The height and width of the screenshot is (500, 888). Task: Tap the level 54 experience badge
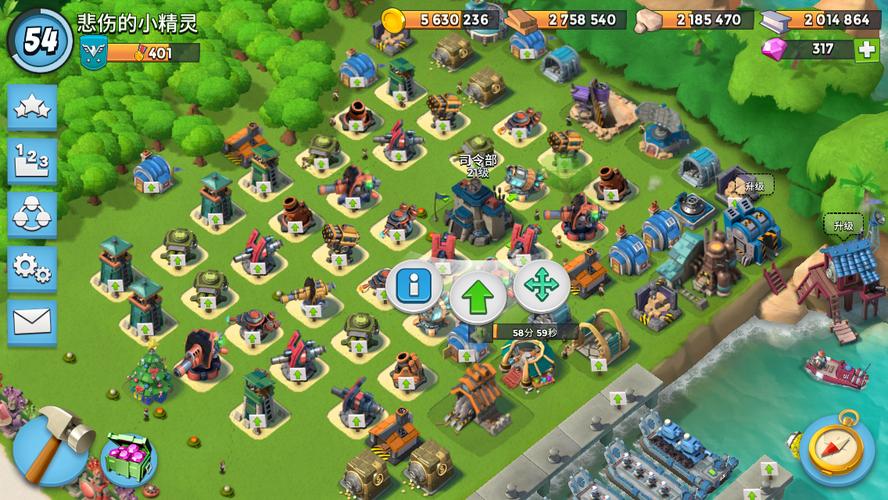[x=40, y=40]
